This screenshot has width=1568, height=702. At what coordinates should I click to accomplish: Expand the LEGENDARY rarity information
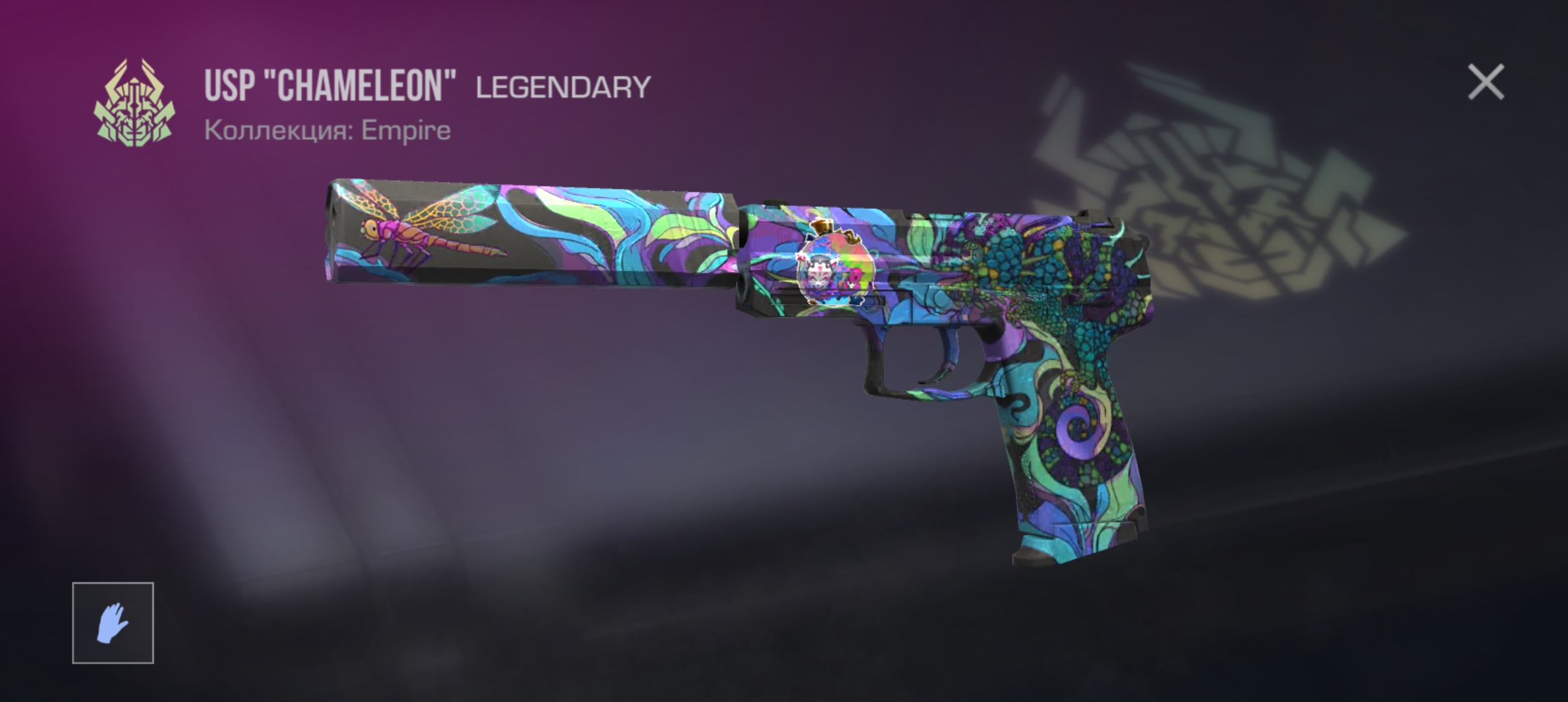pyautogui.click(x=563, y=85)
